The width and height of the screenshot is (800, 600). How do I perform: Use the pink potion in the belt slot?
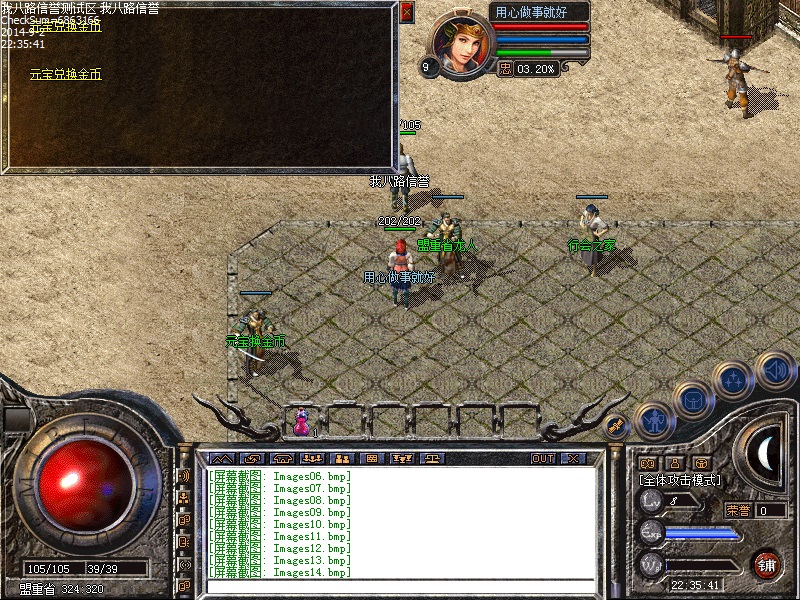pyautogui.click(x=301, y=424)
